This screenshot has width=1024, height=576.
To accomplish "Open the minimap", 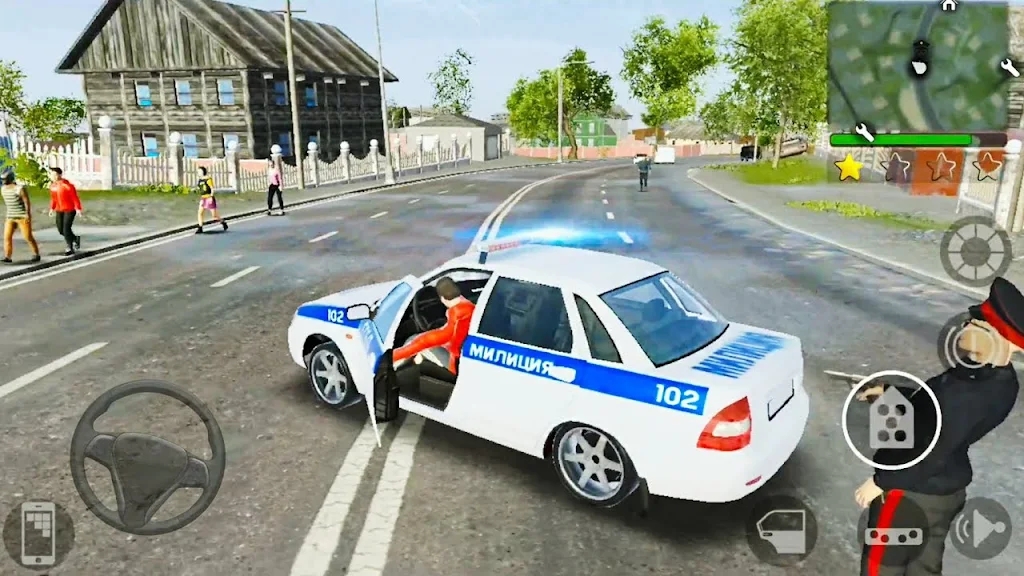I will tap(916, 65).
